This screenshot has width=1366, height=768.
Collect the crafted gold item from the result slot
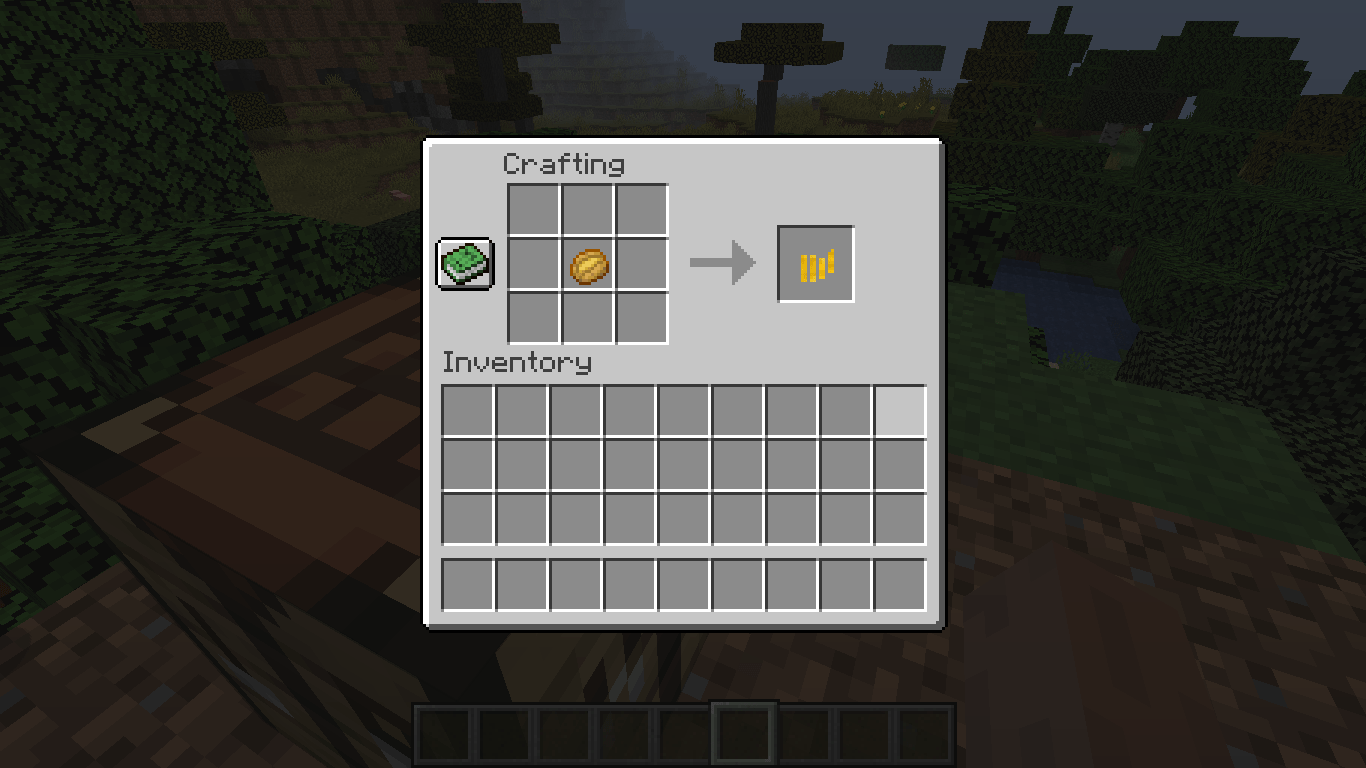815,263
